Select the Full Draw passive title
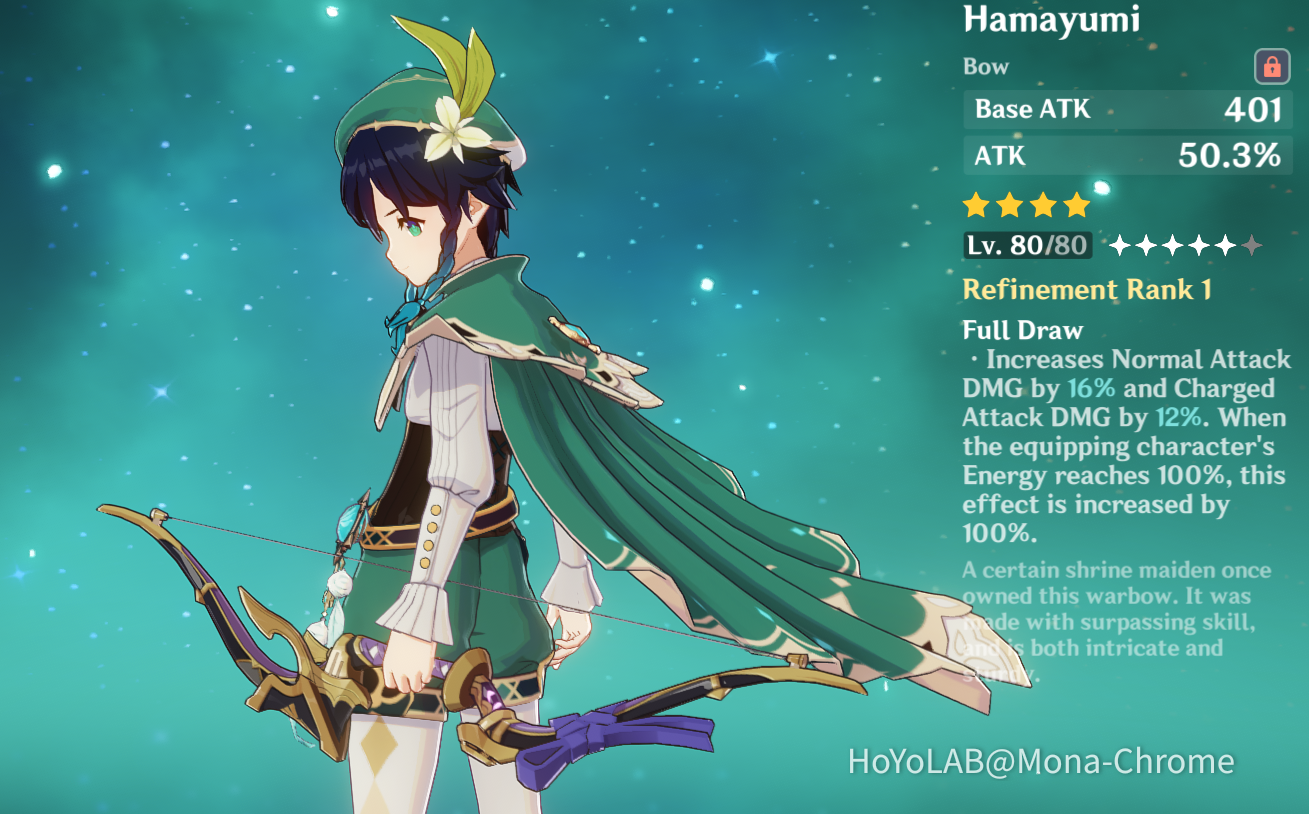Viewport: 1309px width, 814px height. click(1022, 330)
